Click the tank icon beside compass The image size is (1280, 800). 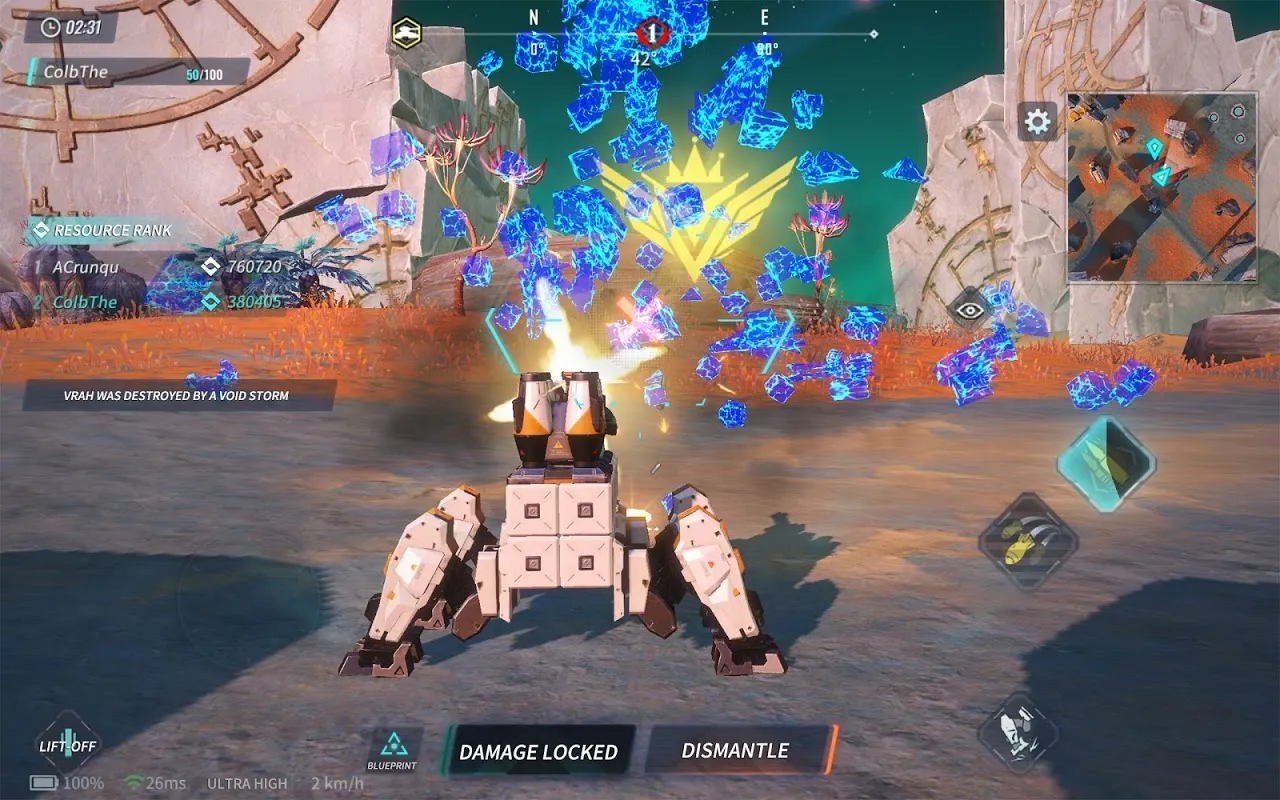[x=405, y=32]
